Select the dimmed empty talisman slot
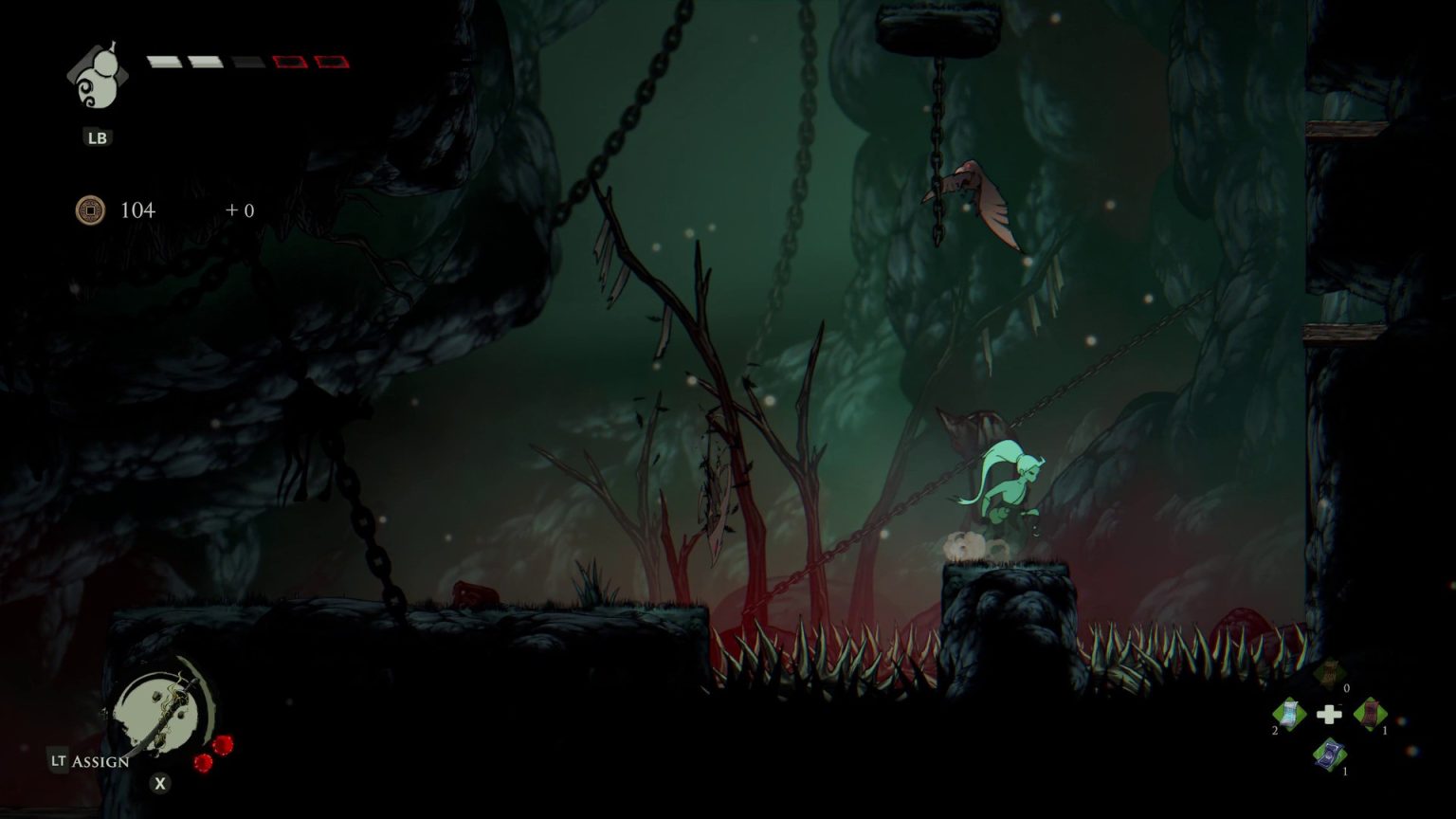Screen dimensions: 1456x819 [x=1329, y=673]
